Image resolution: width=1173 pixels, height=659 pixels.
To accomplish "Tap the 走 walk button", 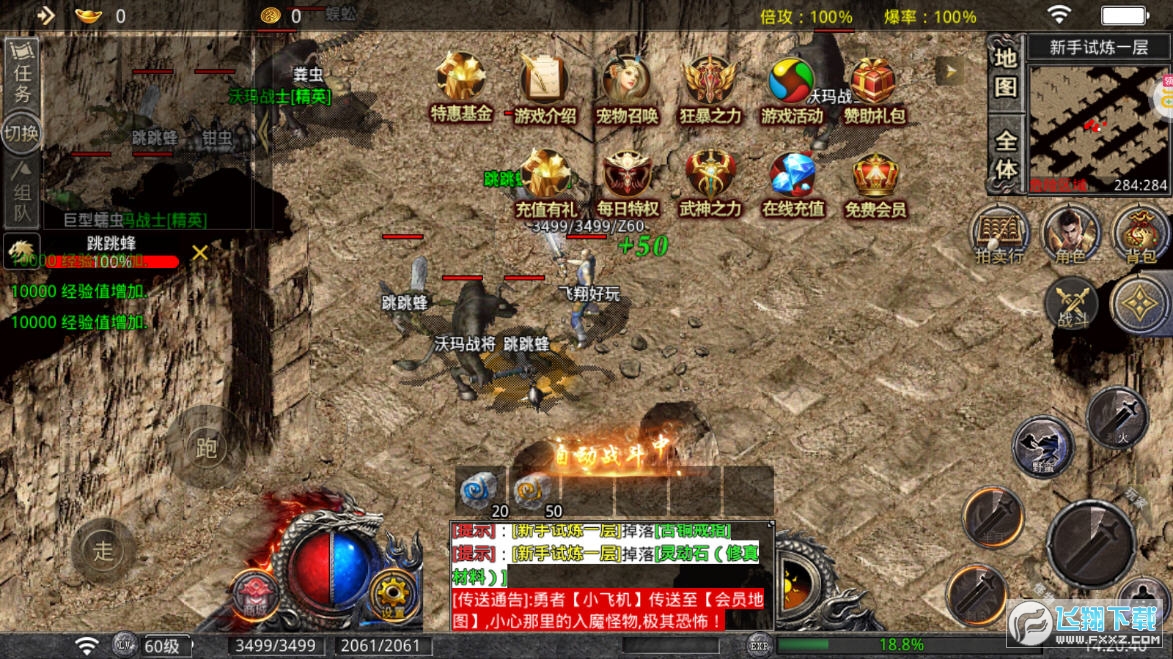I will [x=104, y=550].
